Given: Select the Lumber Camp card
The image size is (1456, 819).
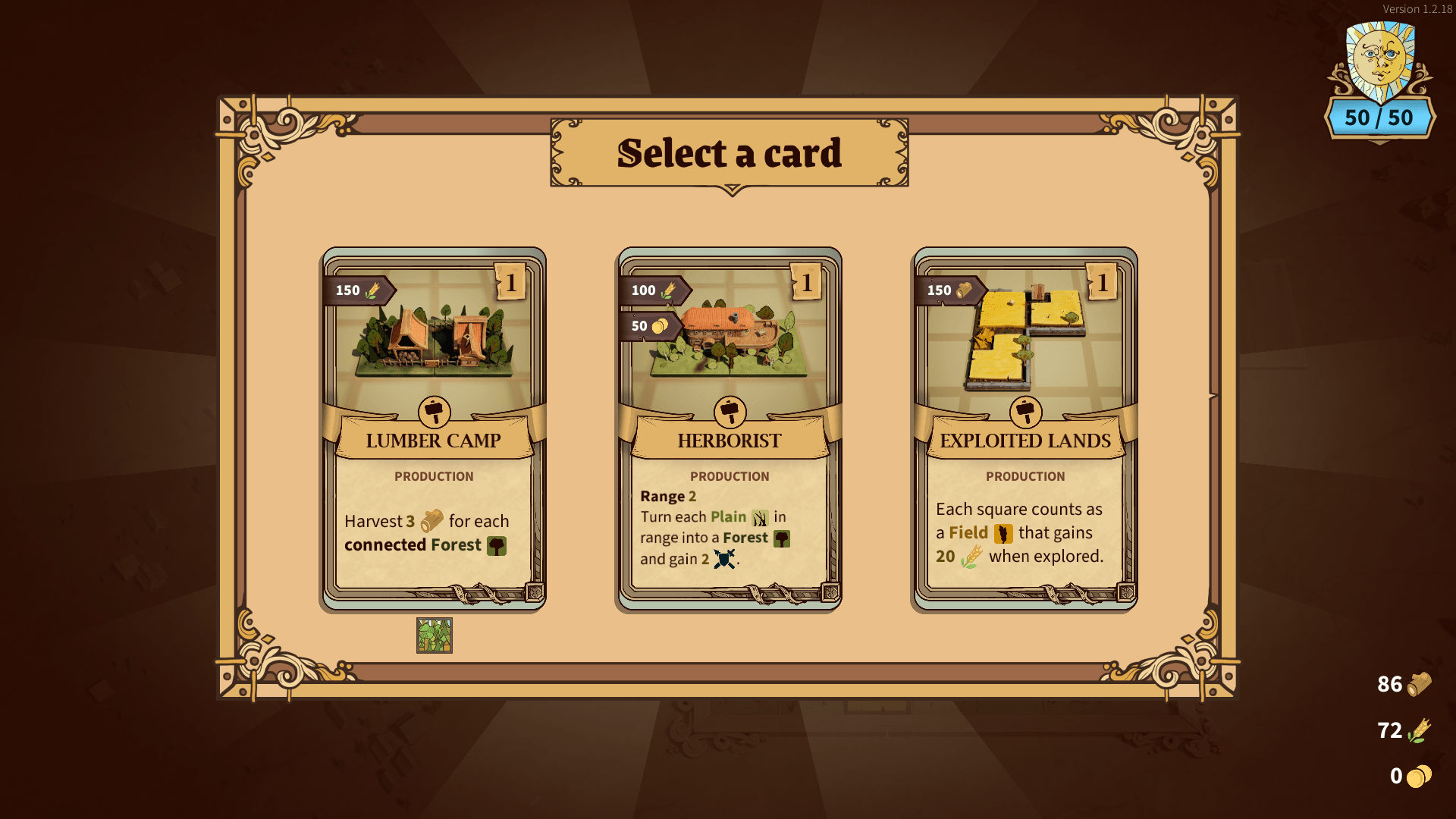Looking at the screenshot, I should pos(433,428).
